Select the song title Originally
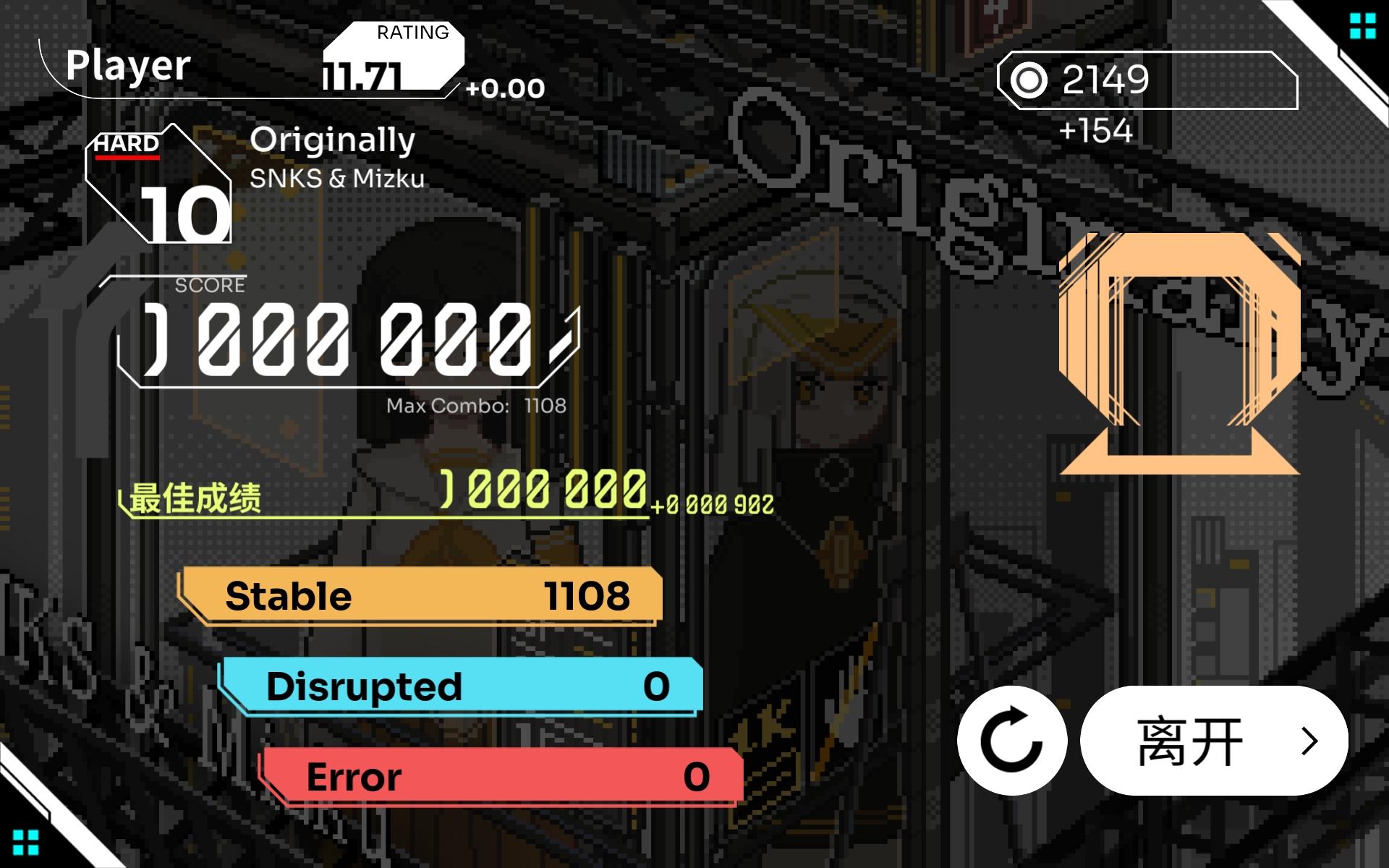The image size is (1389, 868). (332, 140)
